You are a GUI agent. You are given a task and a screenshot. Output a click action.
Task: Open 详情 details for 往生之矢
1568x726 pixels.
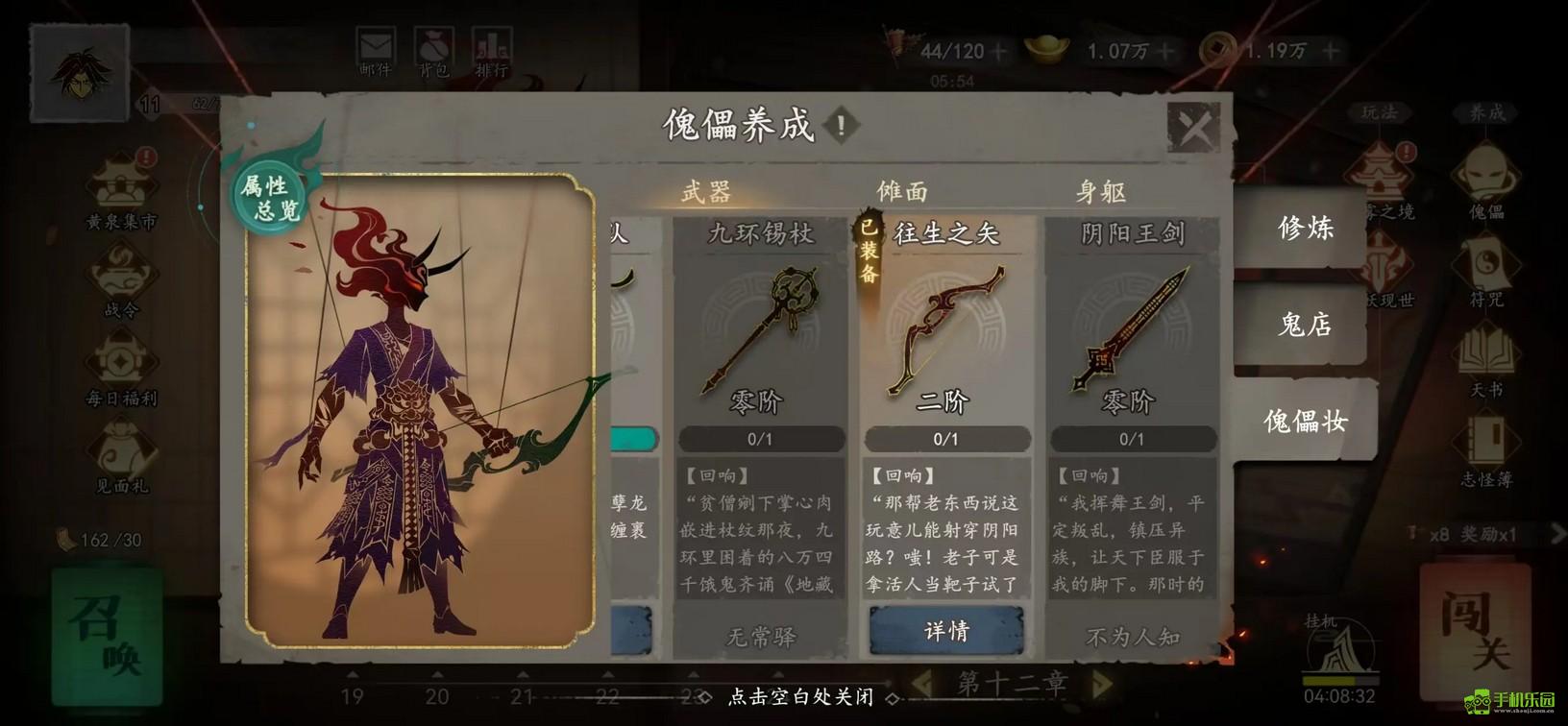946,631
